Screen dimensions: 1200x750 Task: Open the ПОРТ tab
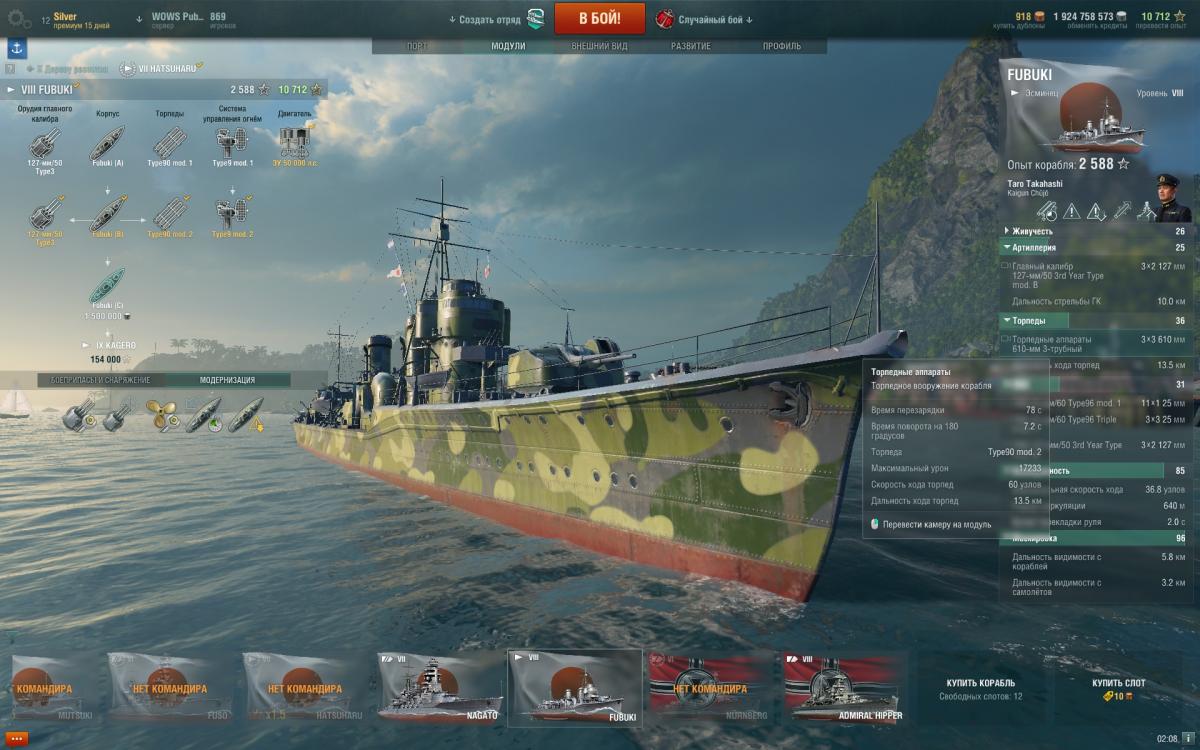click(x=417, y=46)
